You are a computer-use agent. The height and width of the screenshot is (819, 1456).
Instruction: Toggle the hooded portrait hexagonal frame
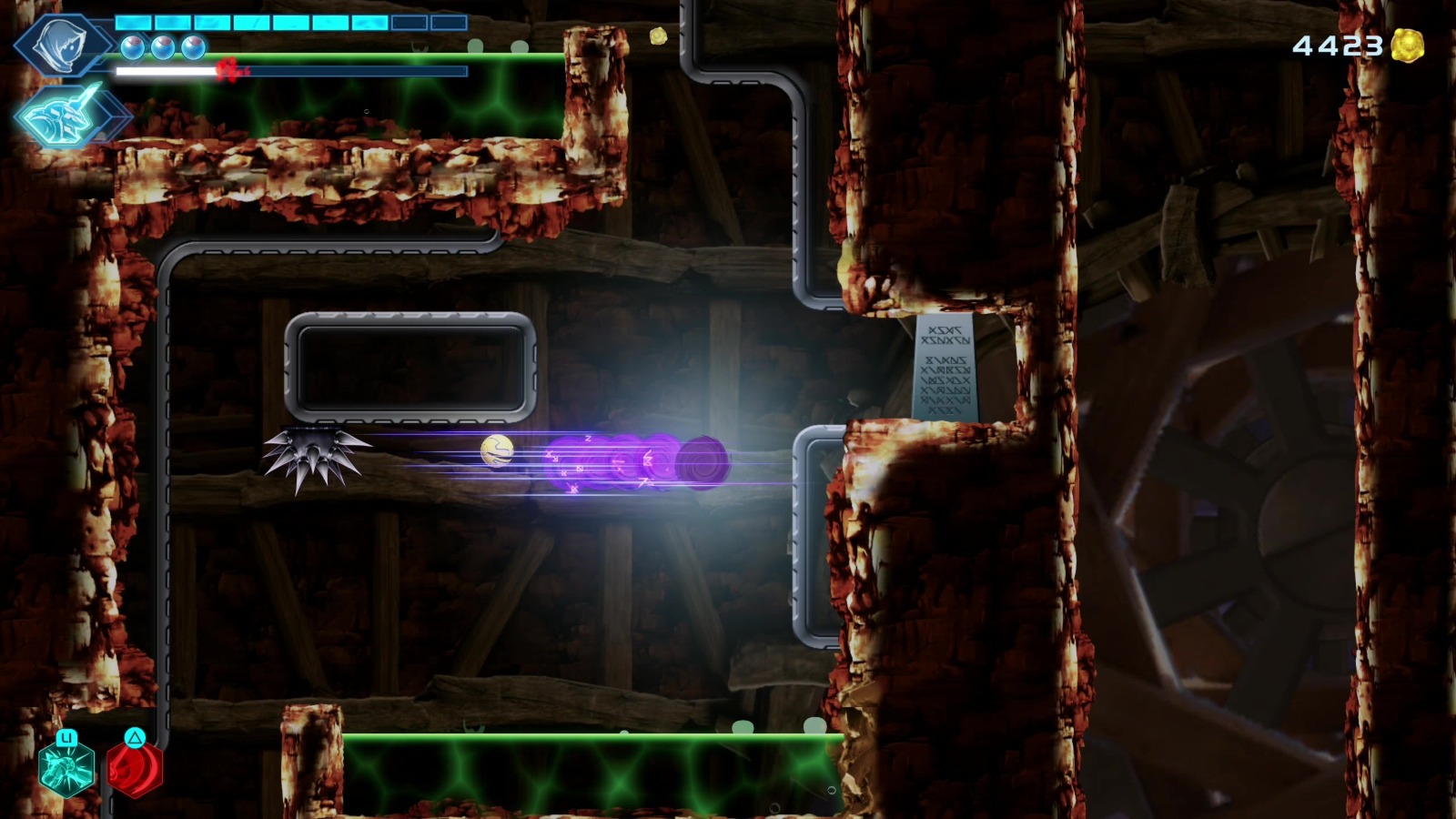tap(62, 45)
